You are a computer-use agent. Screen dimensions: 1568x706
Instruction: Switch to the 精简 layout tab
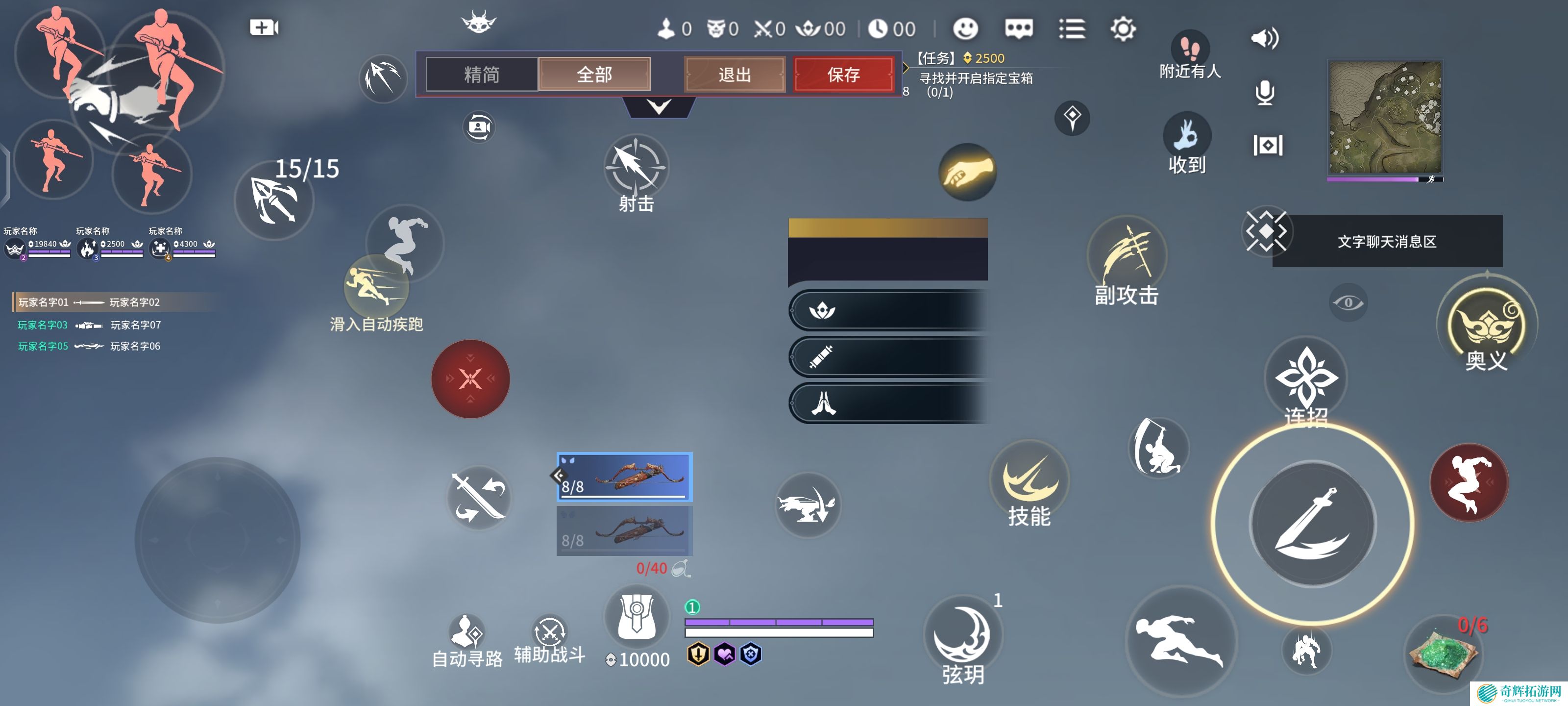[482, 75]
